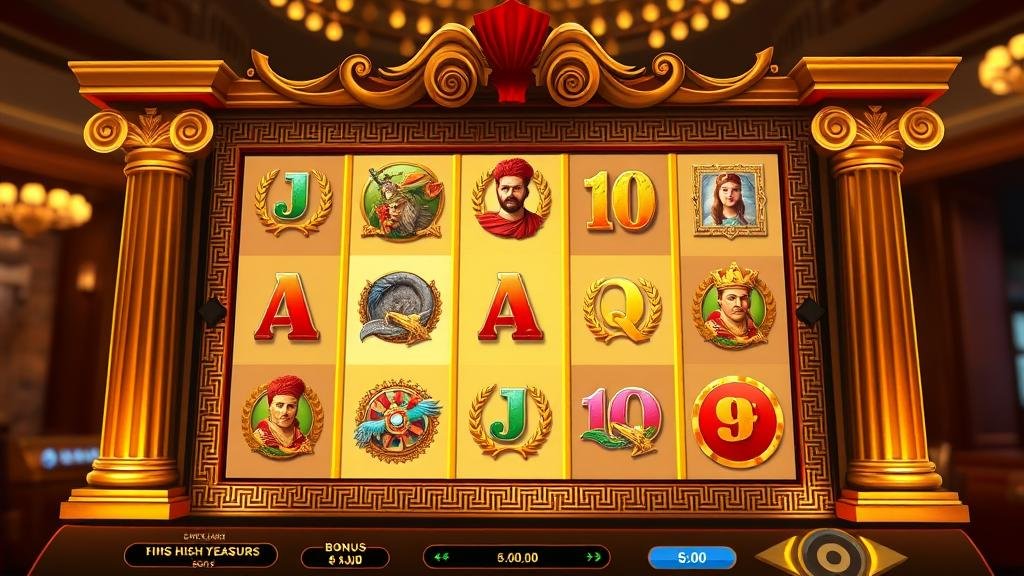Increase the bet with the right green arrows
This screenshot has width=1024, height=576.
[596, 557]
